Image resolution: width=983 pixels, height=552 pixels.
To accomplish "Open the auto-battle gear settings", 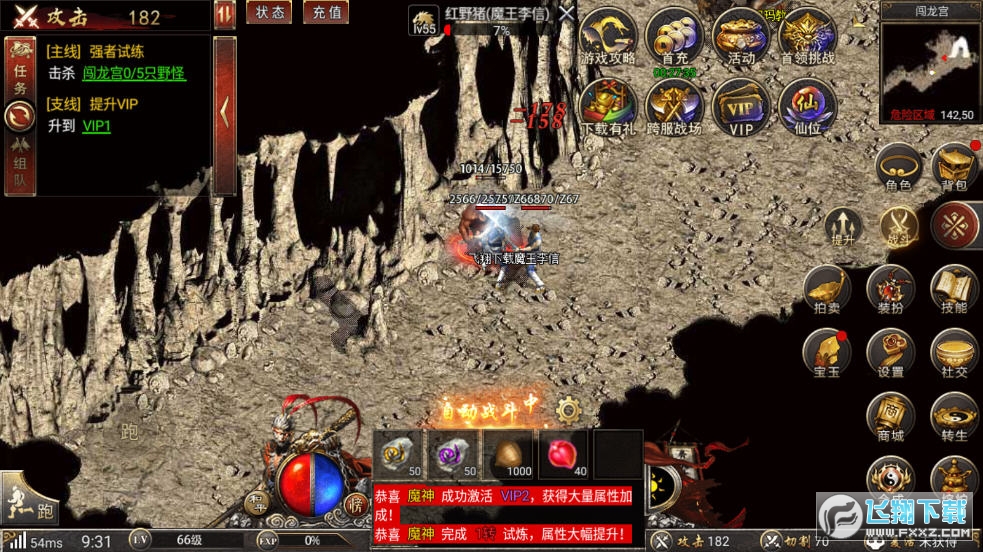I will click(x=569, y=408).
